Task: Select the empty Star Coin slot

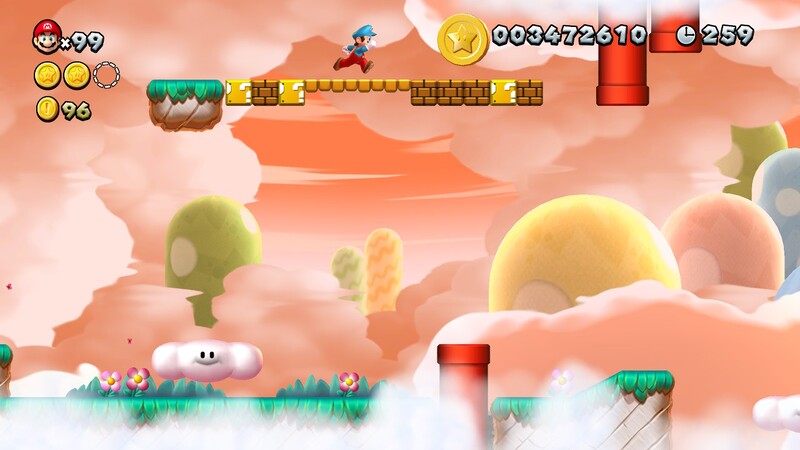Action: click(106, 75)
